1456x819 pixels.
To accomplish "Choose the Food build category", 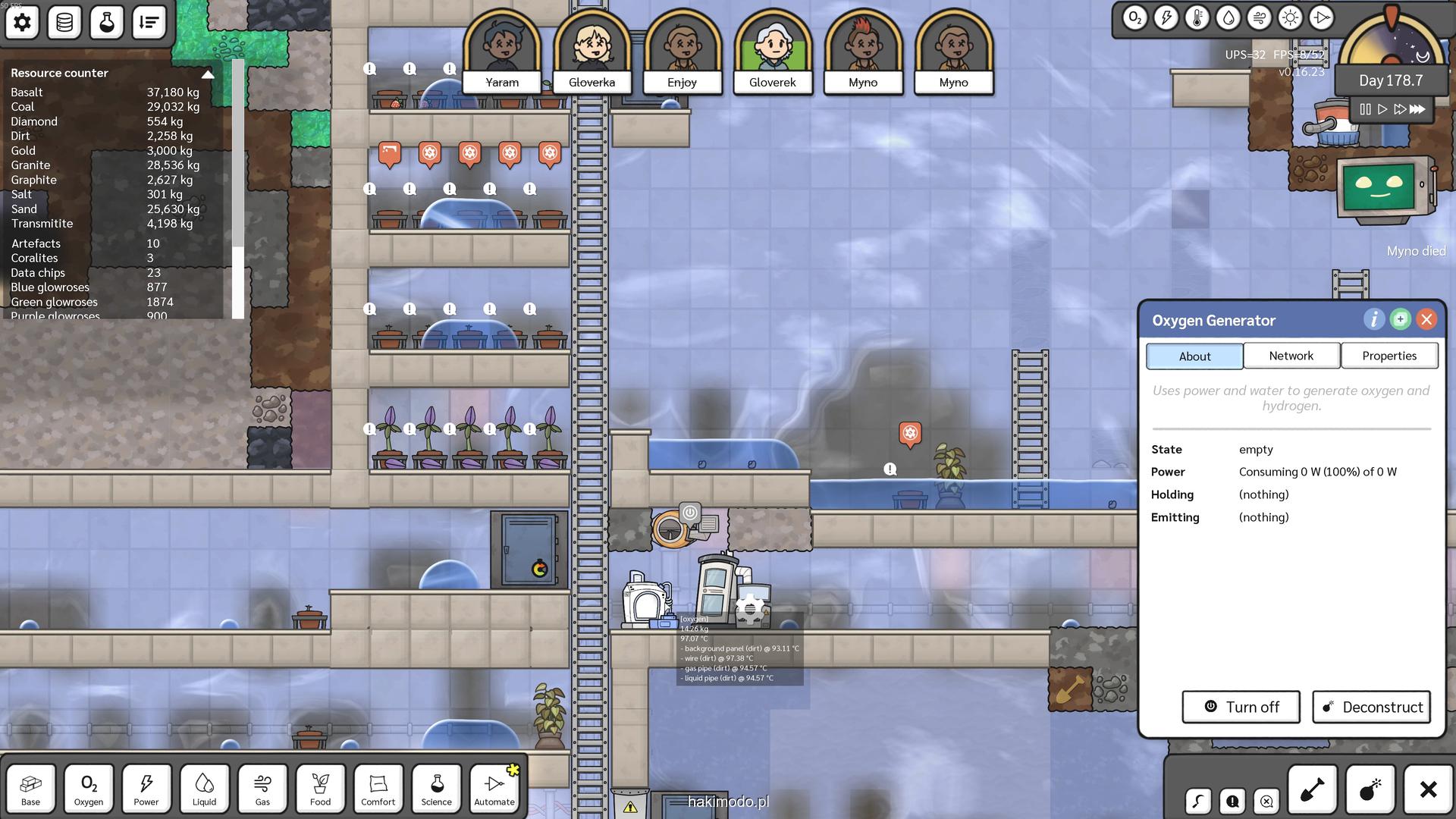I will coord(320,789).
